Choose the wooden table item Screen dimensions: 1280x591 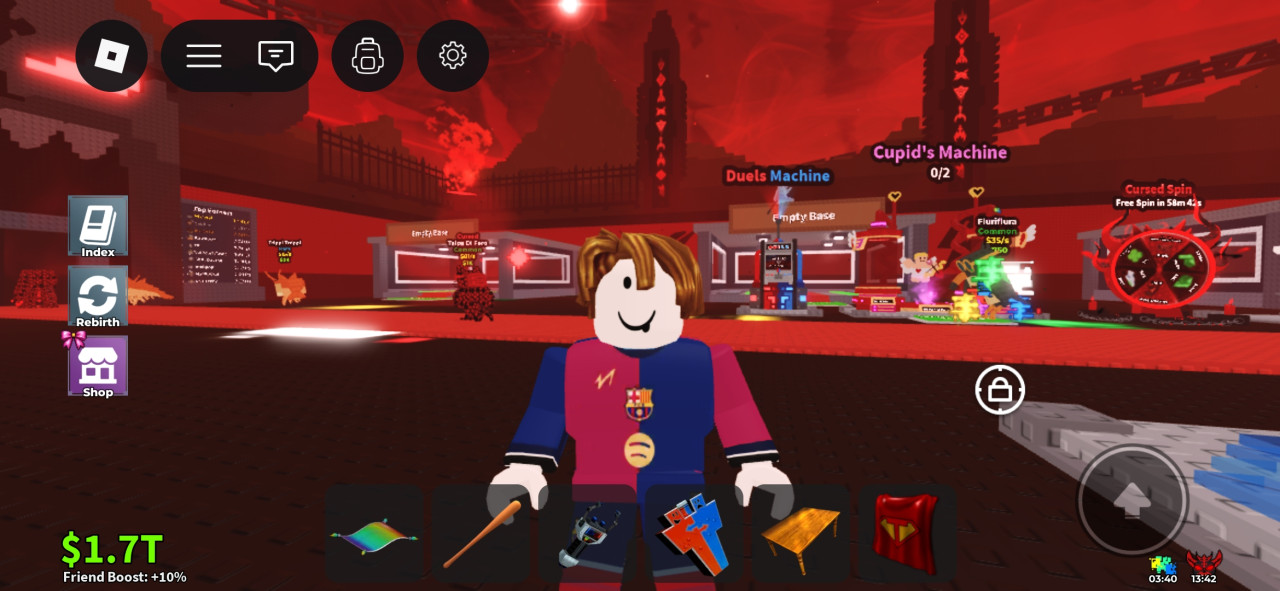[800, 534]
